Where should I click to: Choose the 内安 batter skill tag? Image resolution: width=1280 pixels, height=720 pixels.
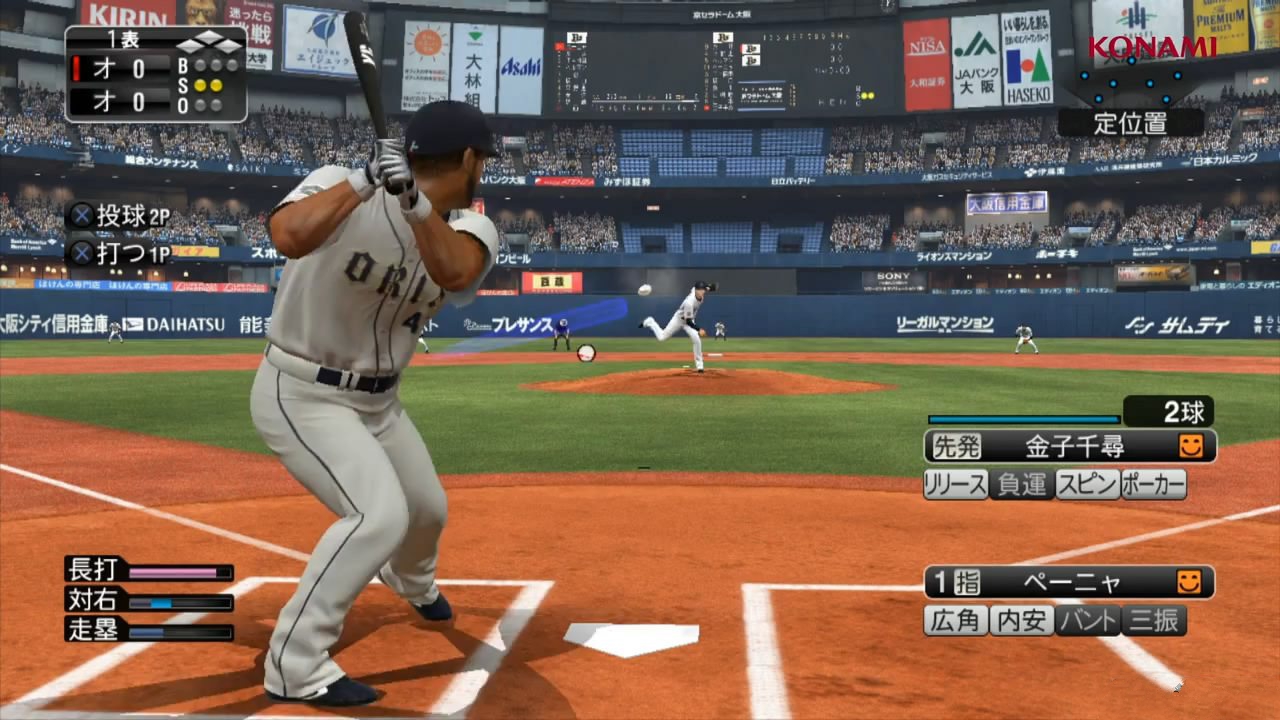[1022, 621]
